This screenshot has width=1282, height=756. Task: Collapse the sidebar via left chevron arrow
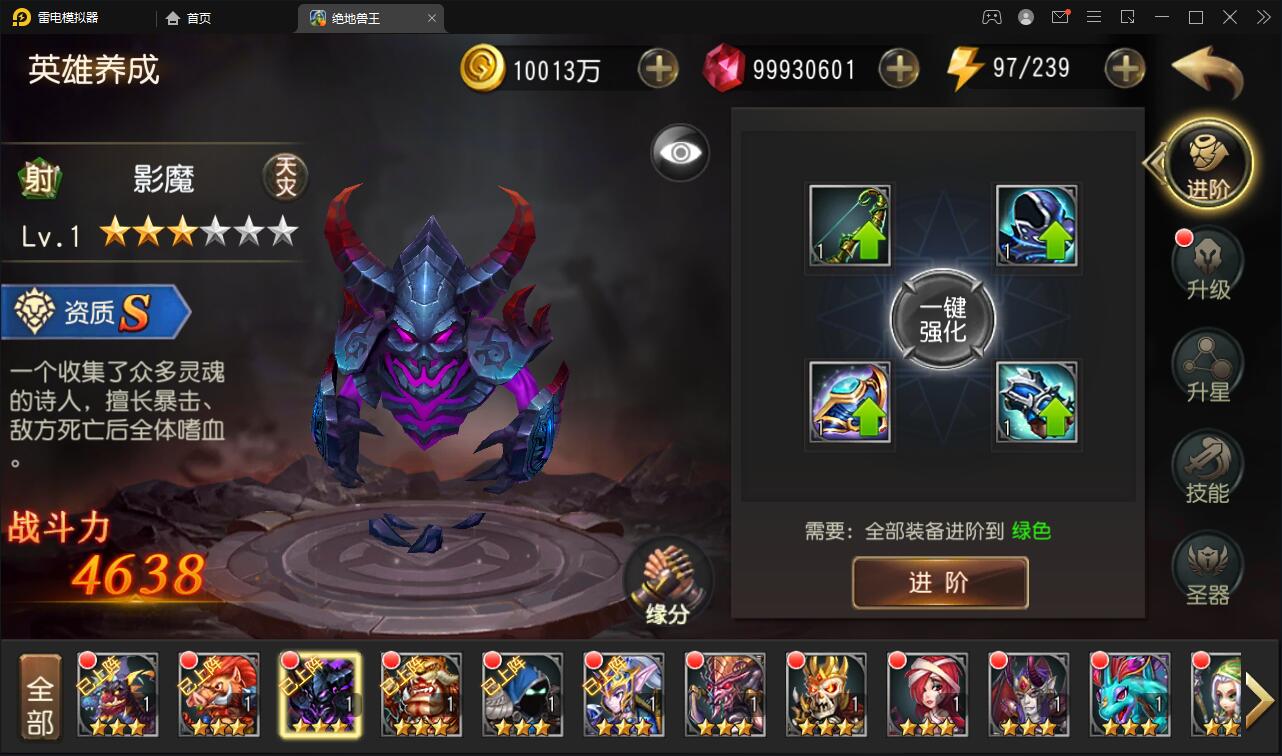click(1152, 163)
